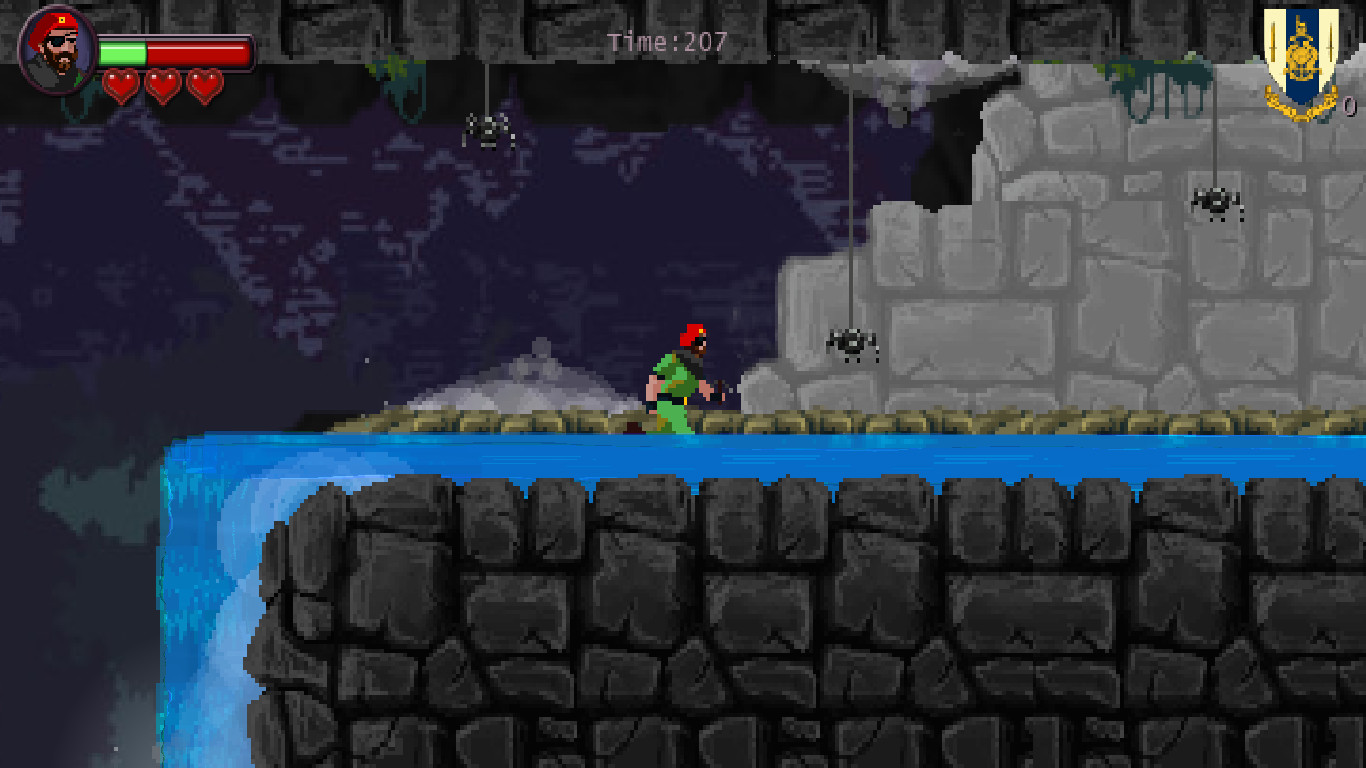Click the waterfall on the left edge

[x=210, y=600]
